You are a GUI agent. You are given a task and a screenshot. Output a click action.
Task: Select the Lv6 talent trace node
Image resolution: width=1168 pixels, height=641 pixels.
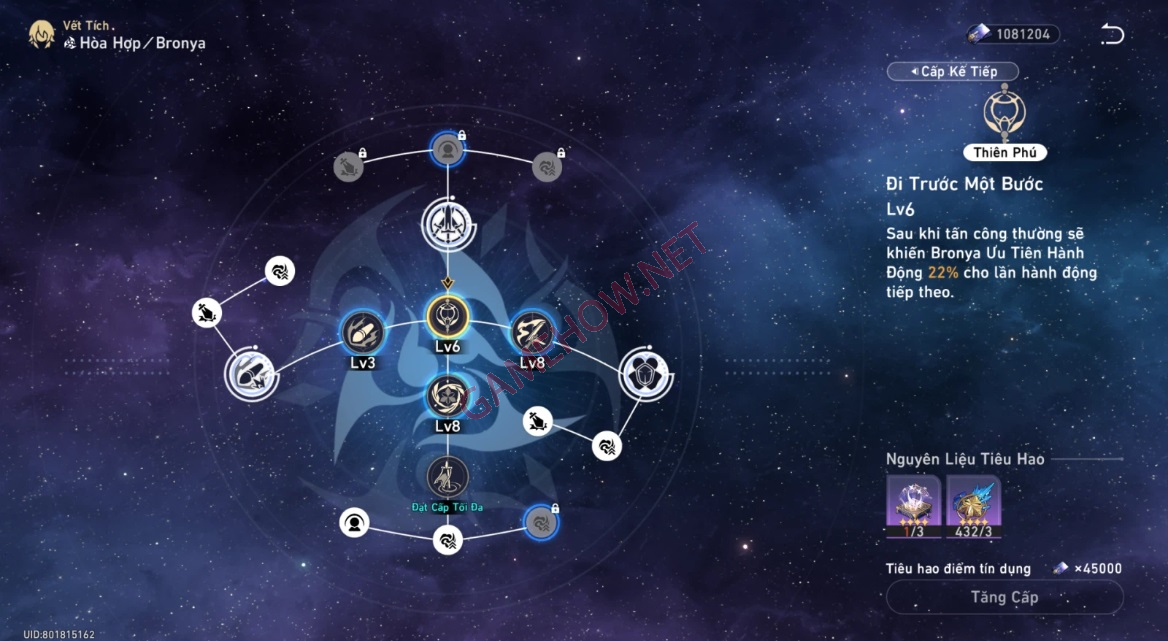(447, 316)
